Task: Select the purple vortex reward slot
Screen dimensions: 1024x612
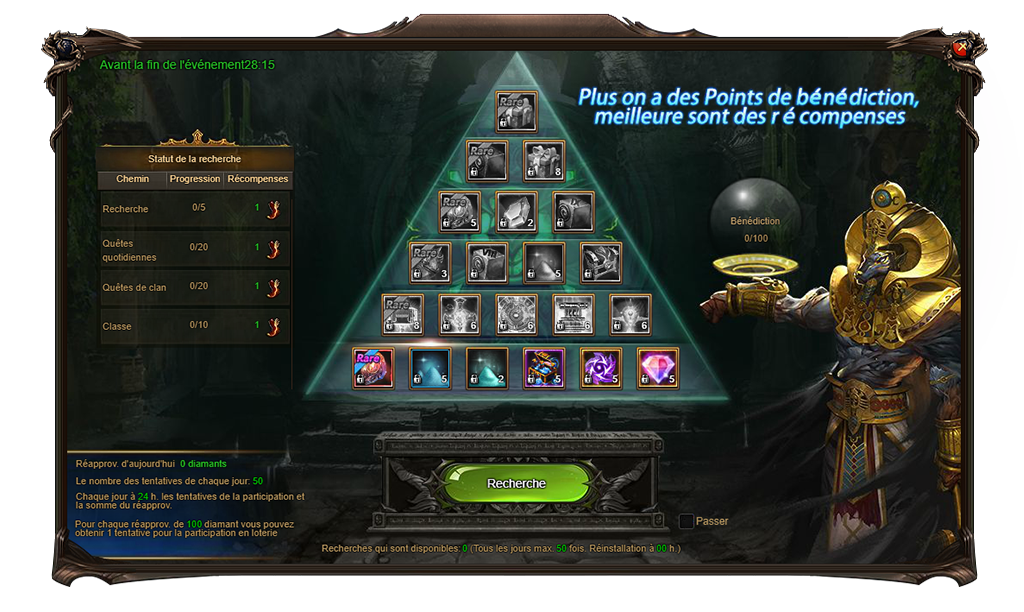Action: point(601,368)
